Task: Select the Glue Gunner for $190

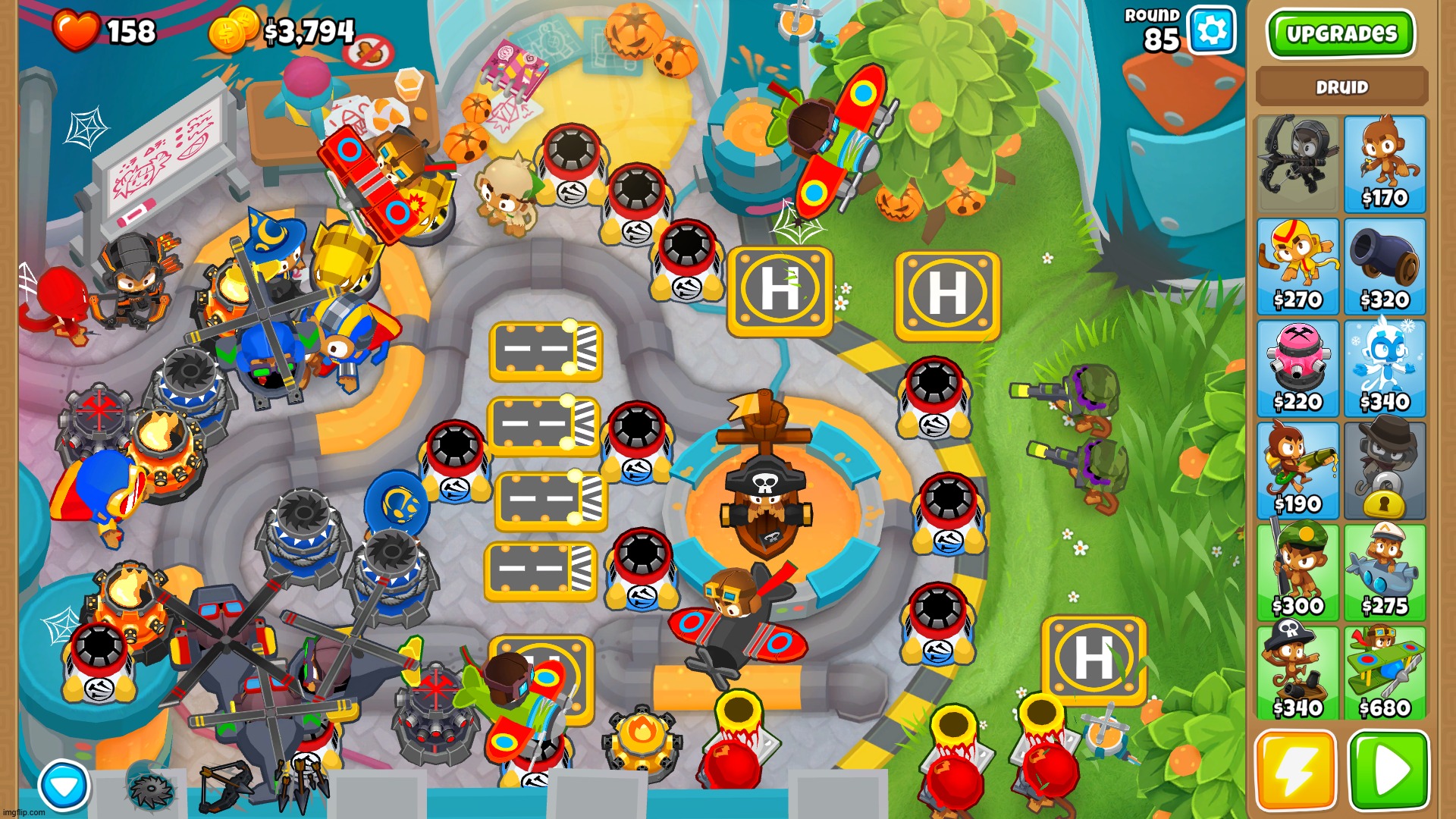Action: click(x=1298, y=471)
